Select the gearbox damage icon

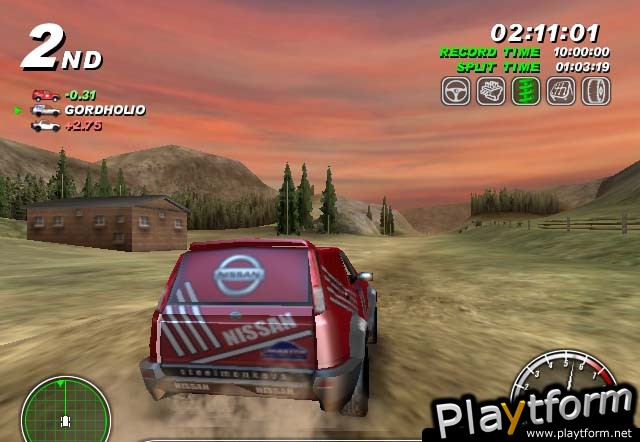561,91
